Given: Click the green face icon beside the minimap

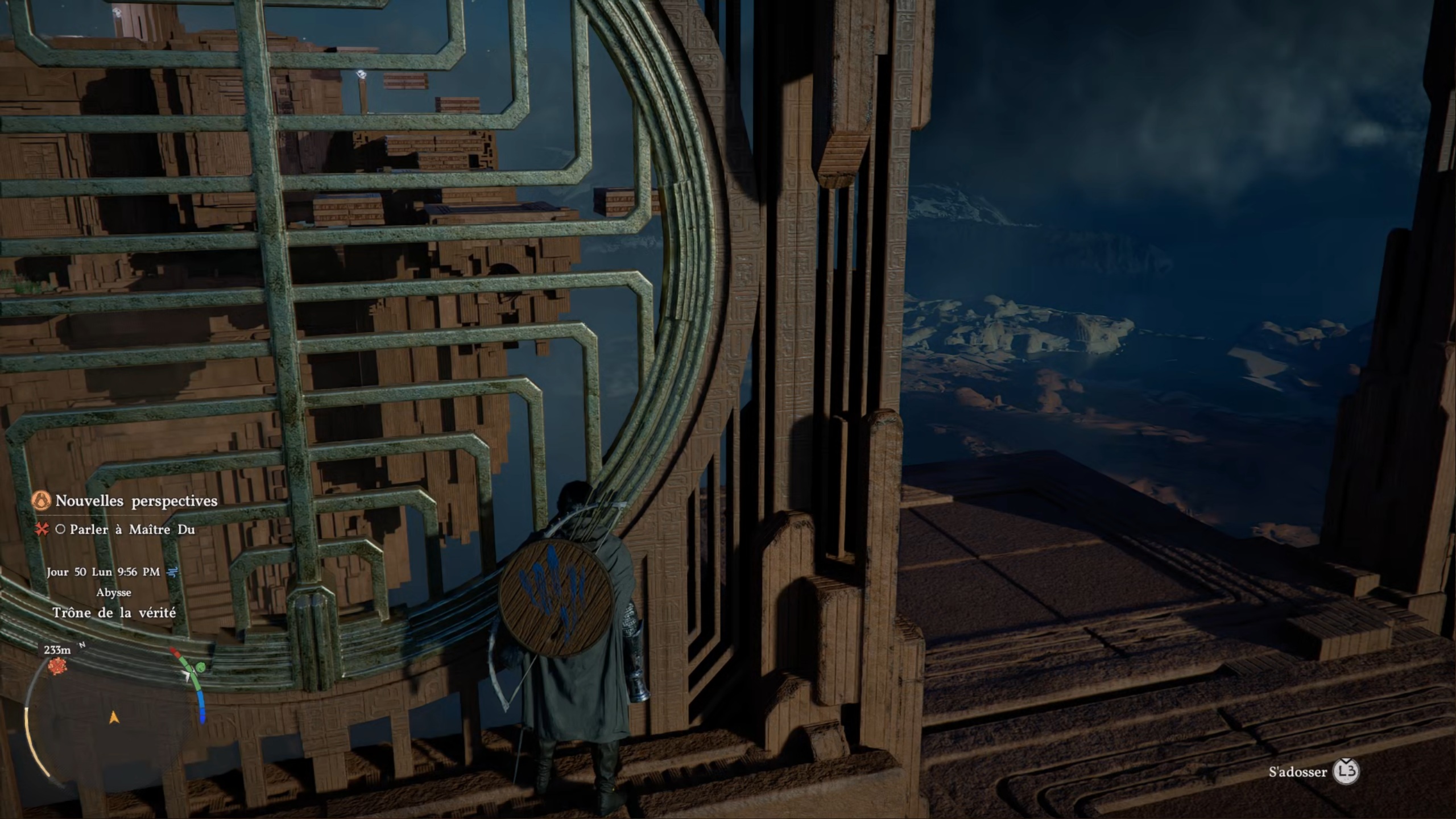Looking at the screenshot, I should (x=201, y=667).
